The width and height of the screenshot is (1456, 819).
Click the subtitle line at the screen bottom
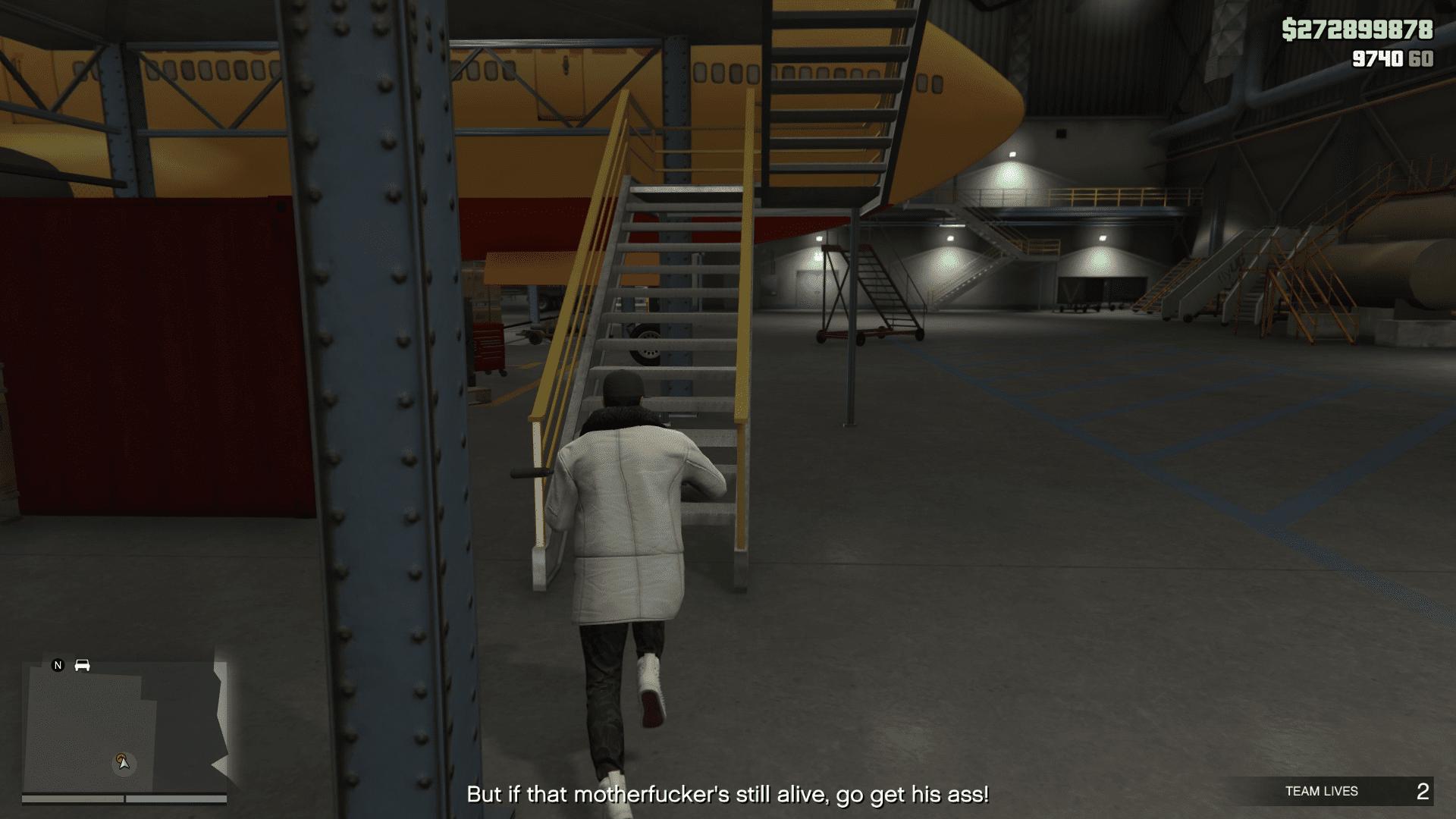coord(728,793)
